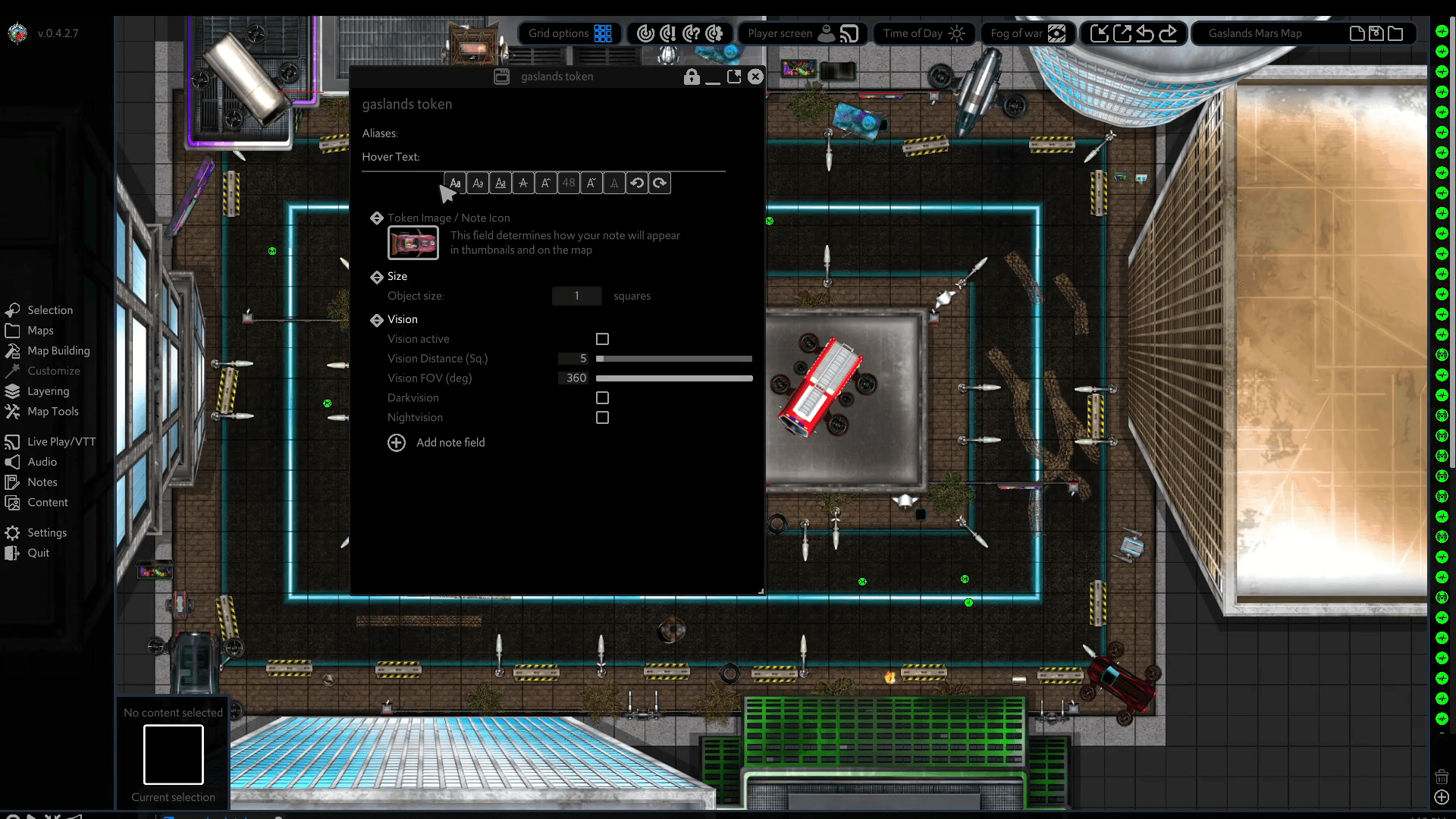Open the Selection tool
1456x819 pixels.
pyautogui.click(x=49, y=310)
